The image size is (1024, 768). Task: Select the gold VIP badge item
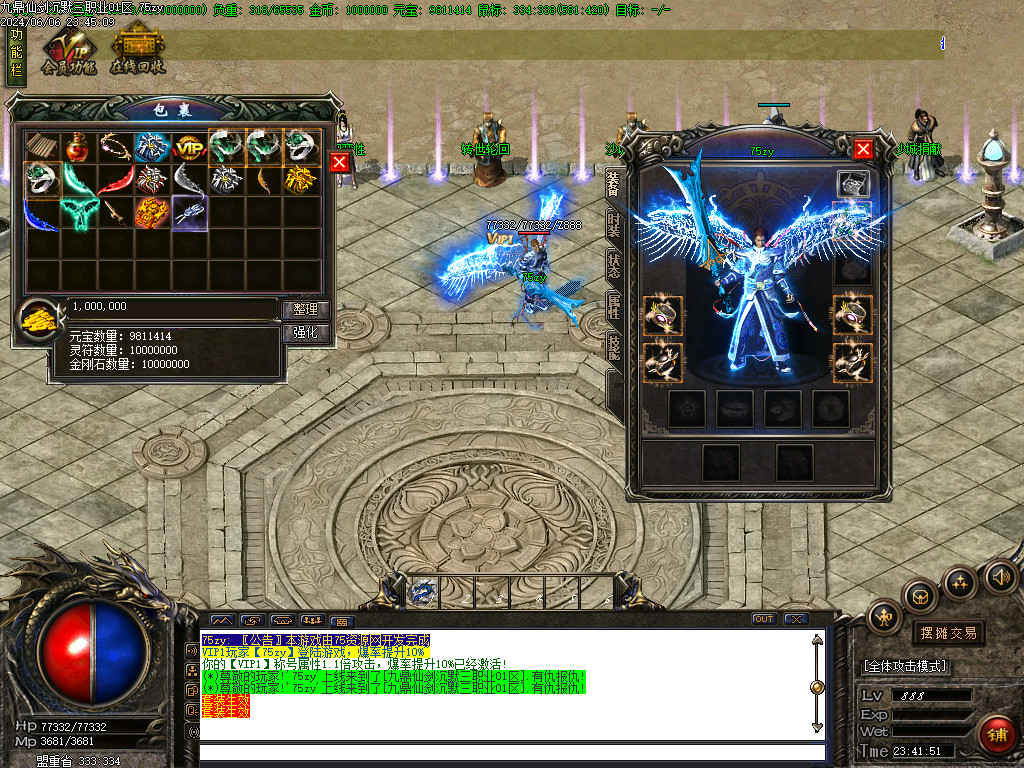point(189,148)
